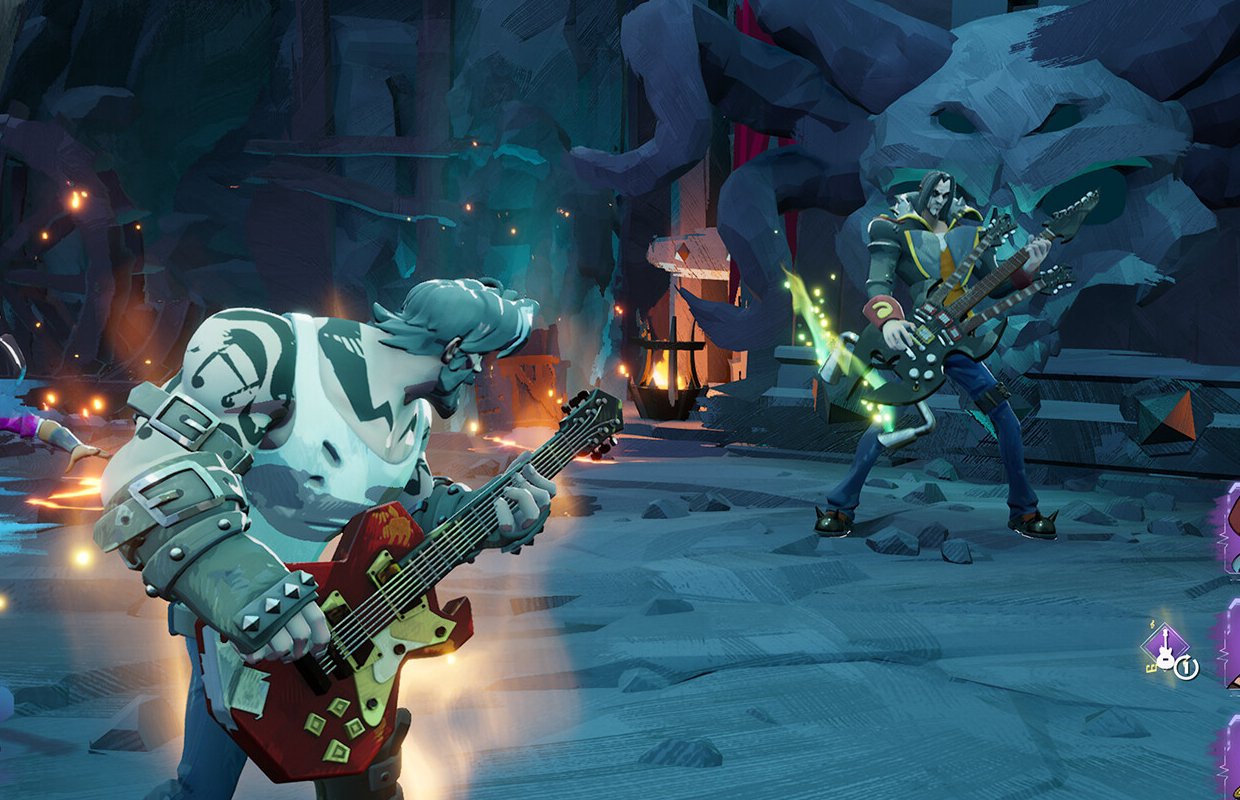Activate the purple diamond guitar ability icon
1240x800 pixels.
[1164, 646]
